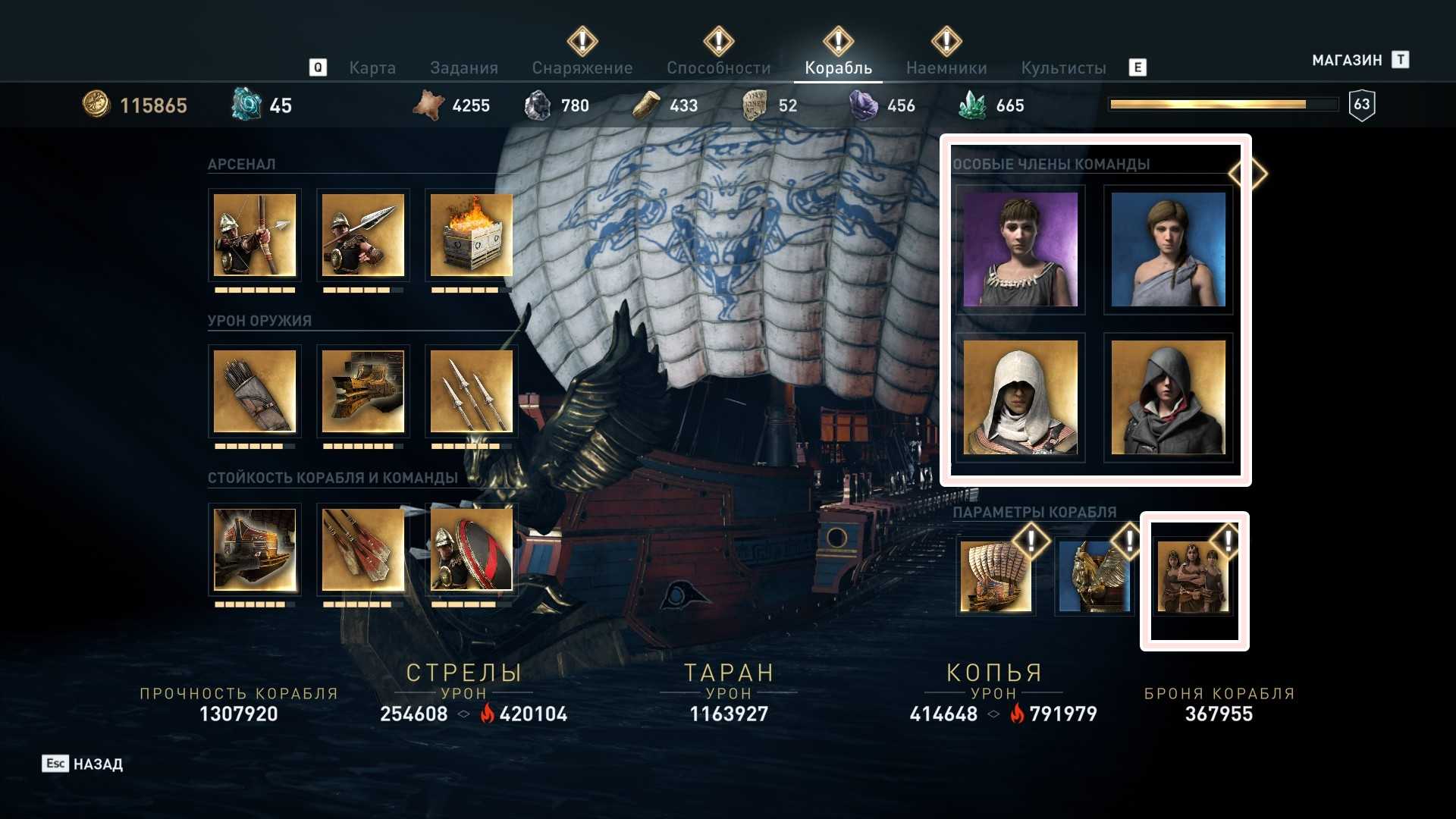Select the ship ram damage upgrade
Screen dimensions: 1456x819
pos(363,391)
